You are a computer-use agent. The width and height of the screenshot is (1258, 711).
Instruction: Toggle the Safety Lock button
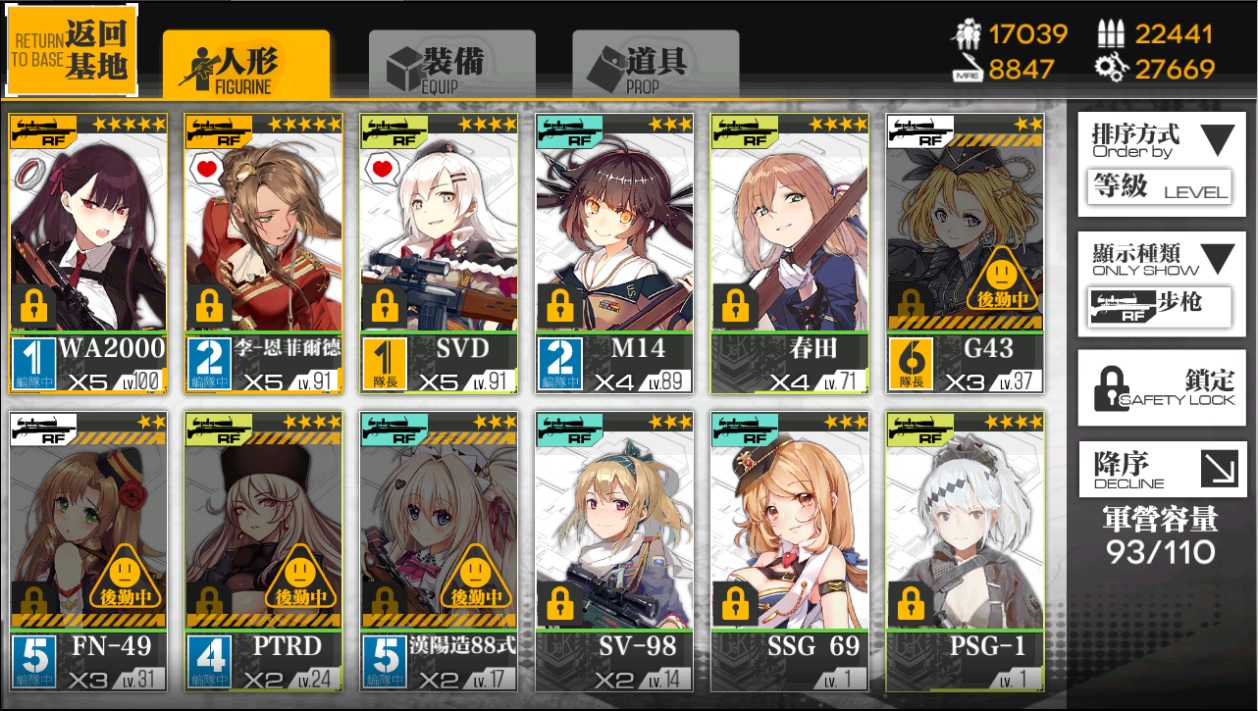coord(1162,388)
